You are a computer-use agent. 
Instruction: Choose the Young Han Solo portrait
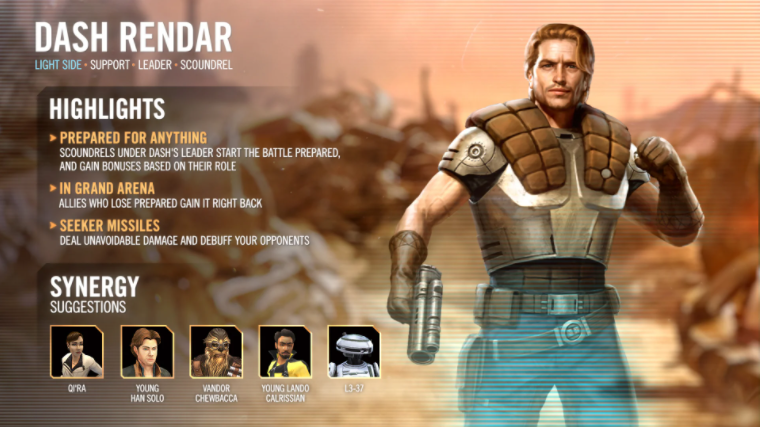click(x=147, y=351)
